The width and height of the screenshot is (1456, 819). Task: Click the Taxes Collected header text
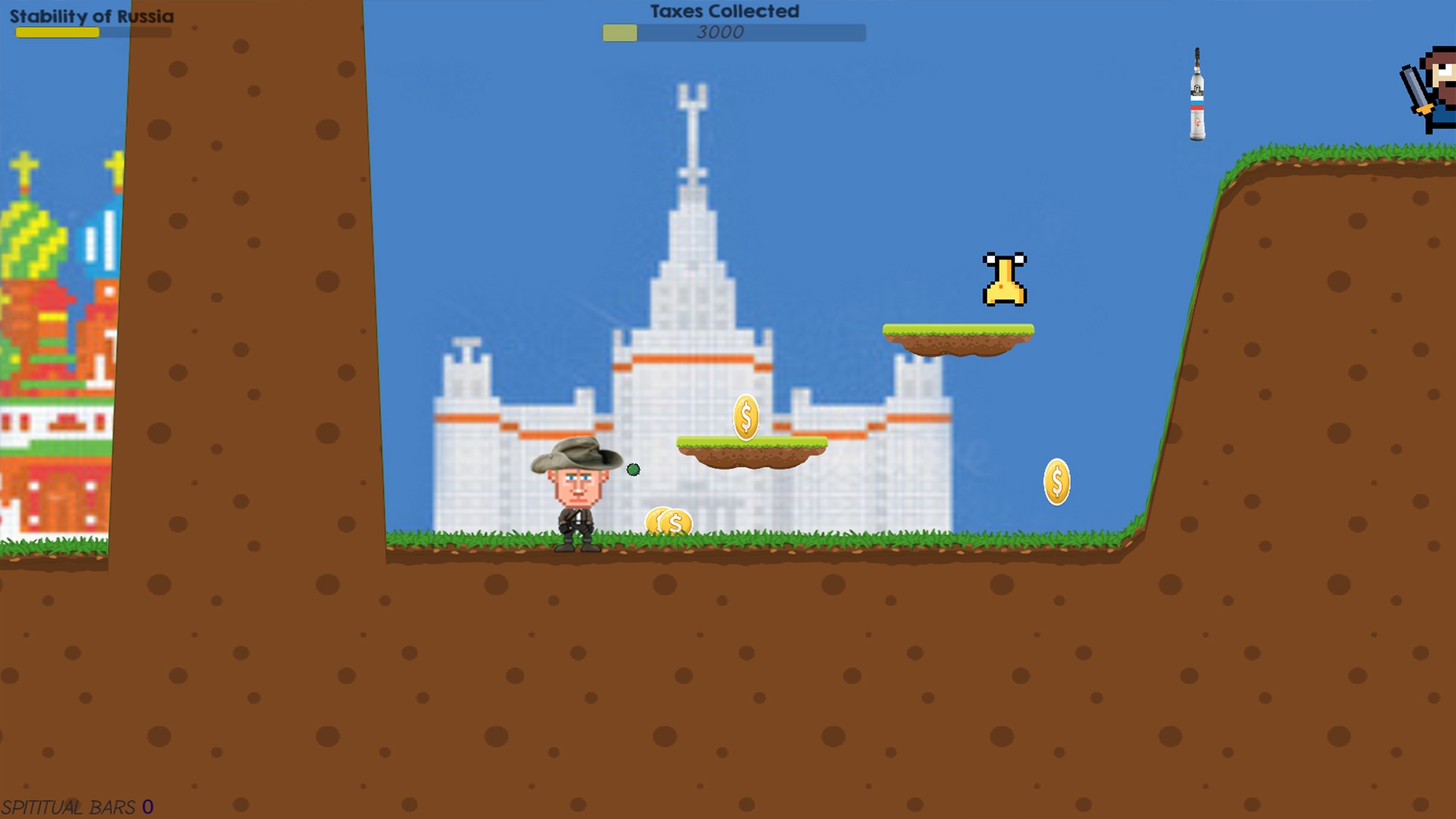click(722, 11)
